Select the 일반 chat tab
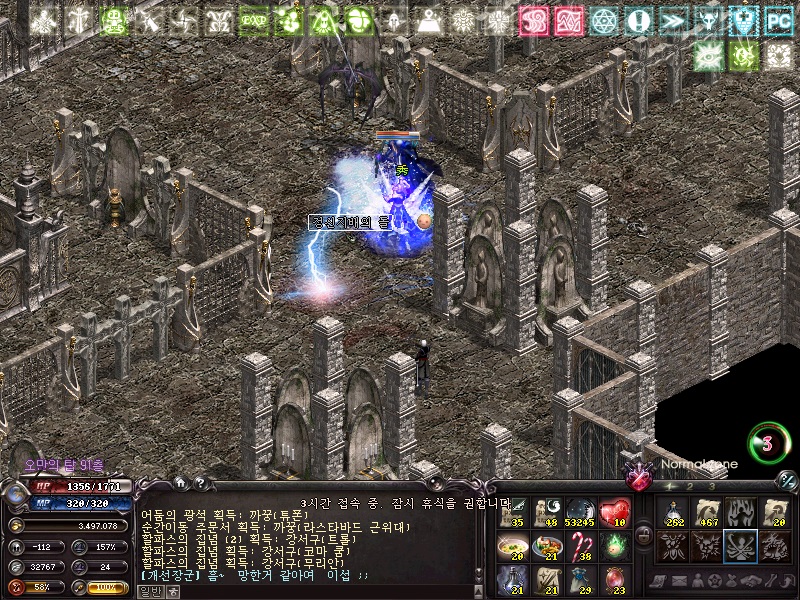This screenshot has height=600, width=800. point(149,591)
